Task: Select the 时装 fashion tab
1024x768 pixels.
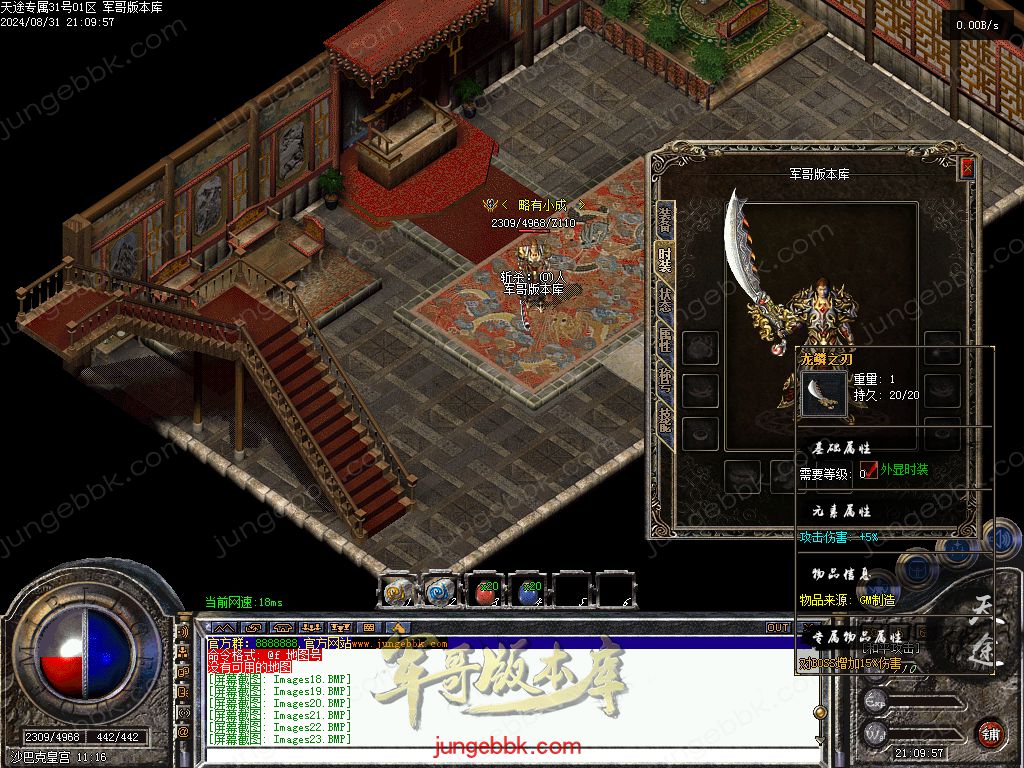Action: [x=665, y=258]
